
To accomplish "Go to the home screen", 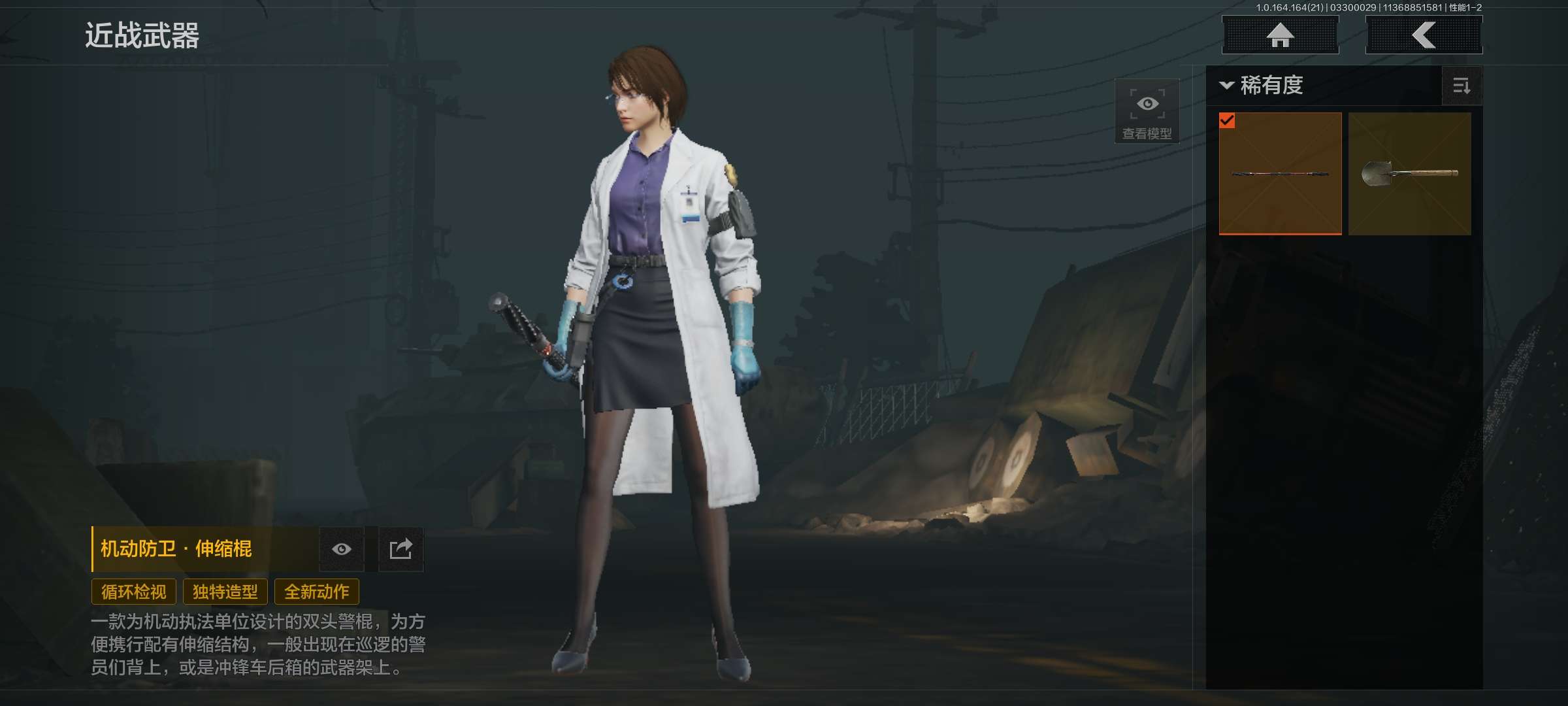I will pyautogui.click(x=1280, y=35).
